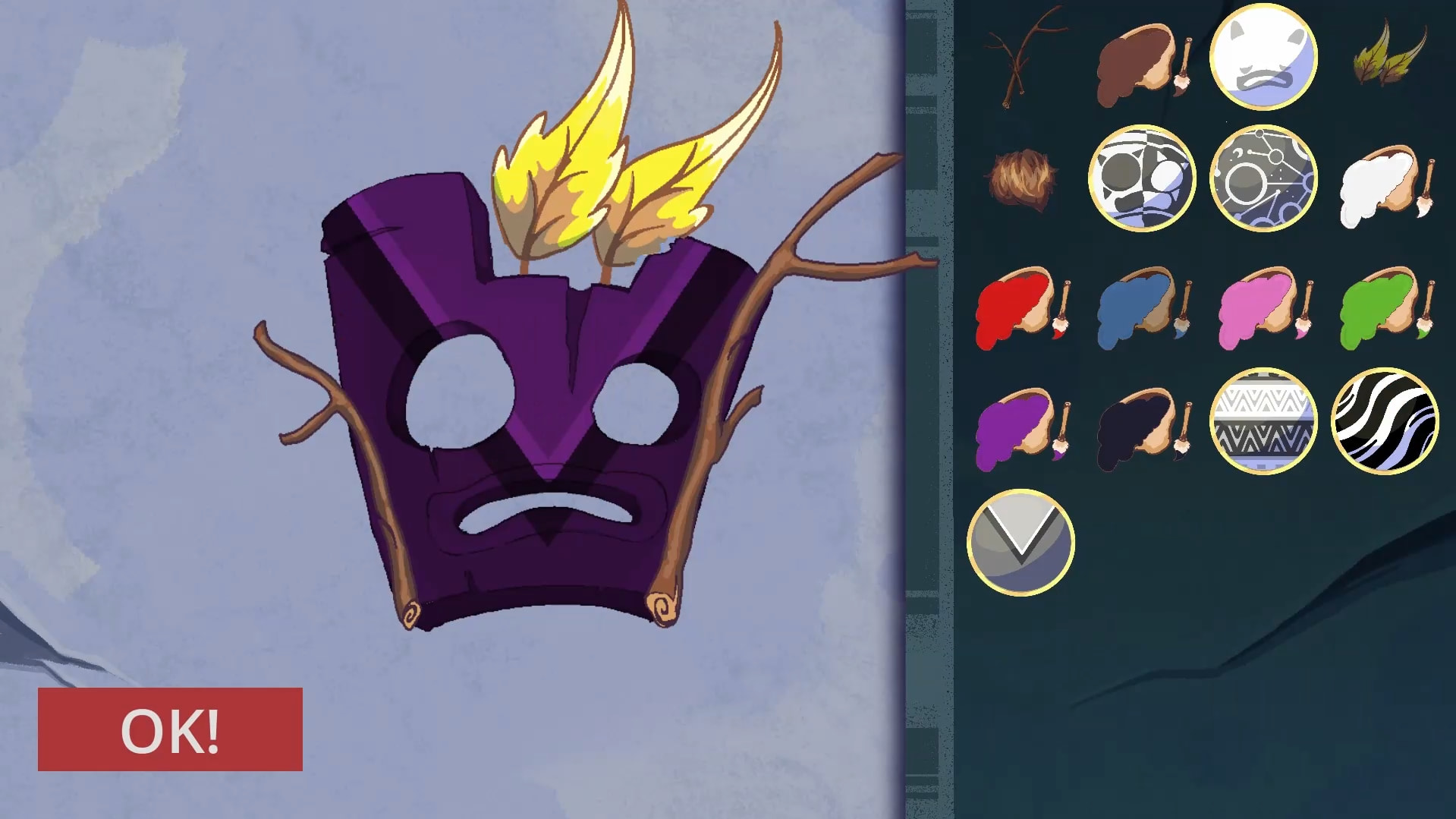Confirm the mask with the OK! button

point(170,729)
